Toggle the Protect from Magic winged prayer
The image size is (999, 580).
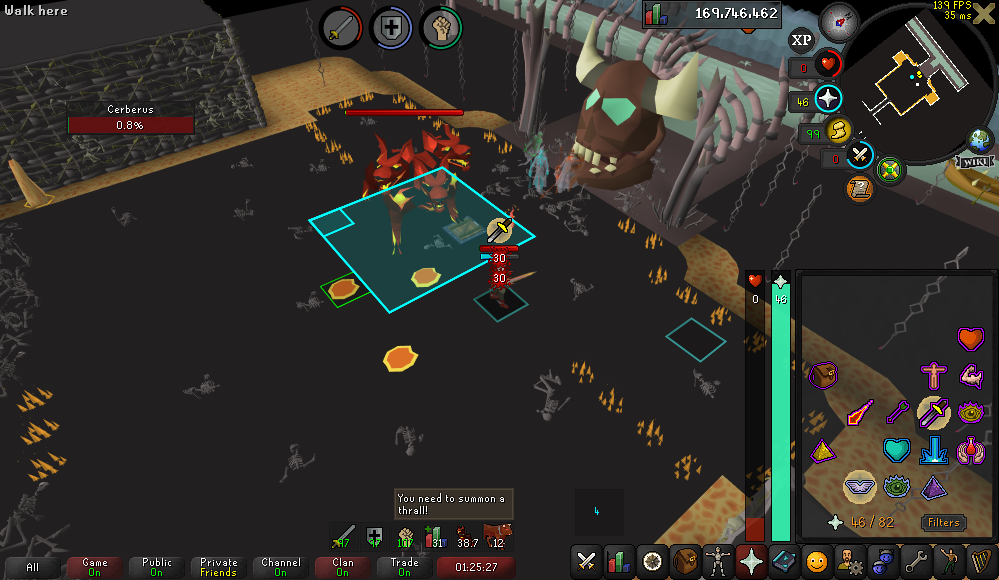[858, 486]
